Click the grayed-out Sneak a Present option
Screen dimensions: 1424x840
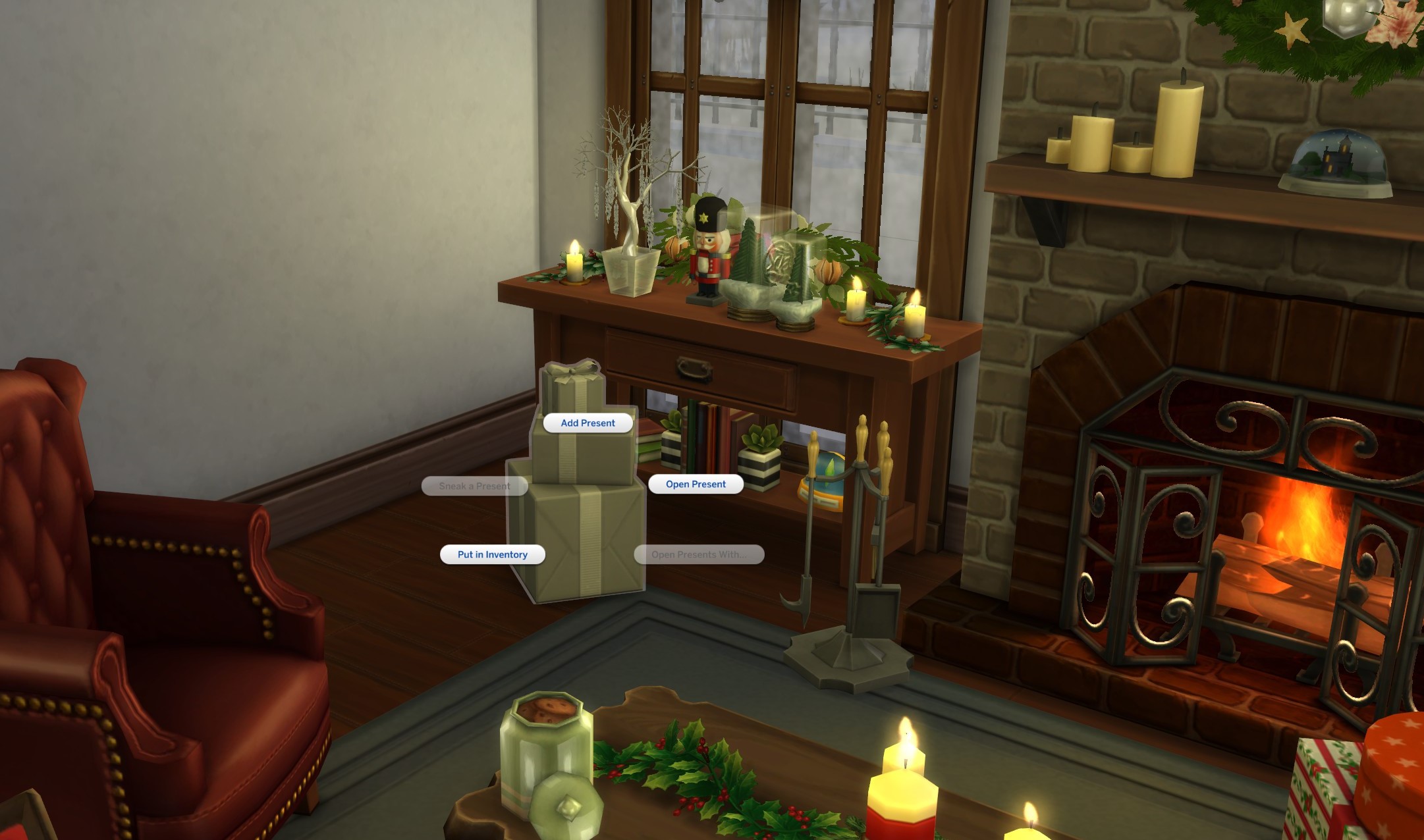tap(476, 485)
